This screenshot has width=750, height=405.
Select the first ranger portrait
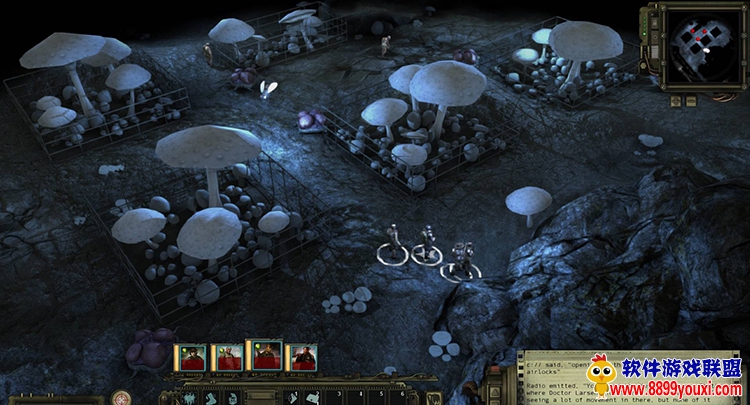point(191,357)
